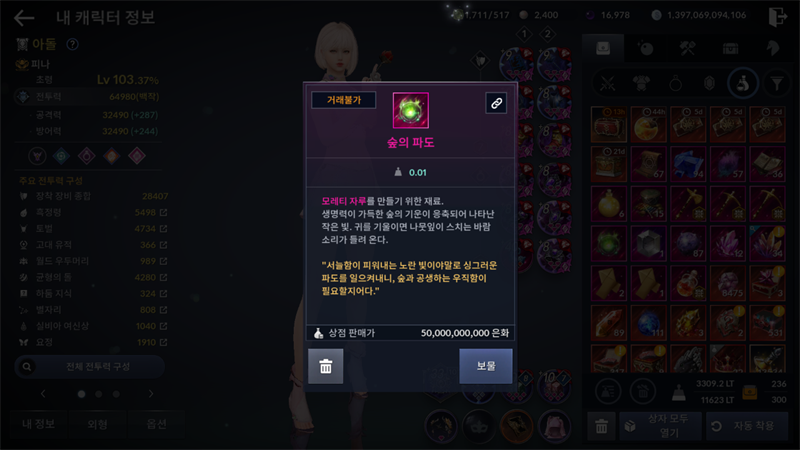Show the next combat power page arrow
Screen dimensions: 800x450
click(151, 394)
